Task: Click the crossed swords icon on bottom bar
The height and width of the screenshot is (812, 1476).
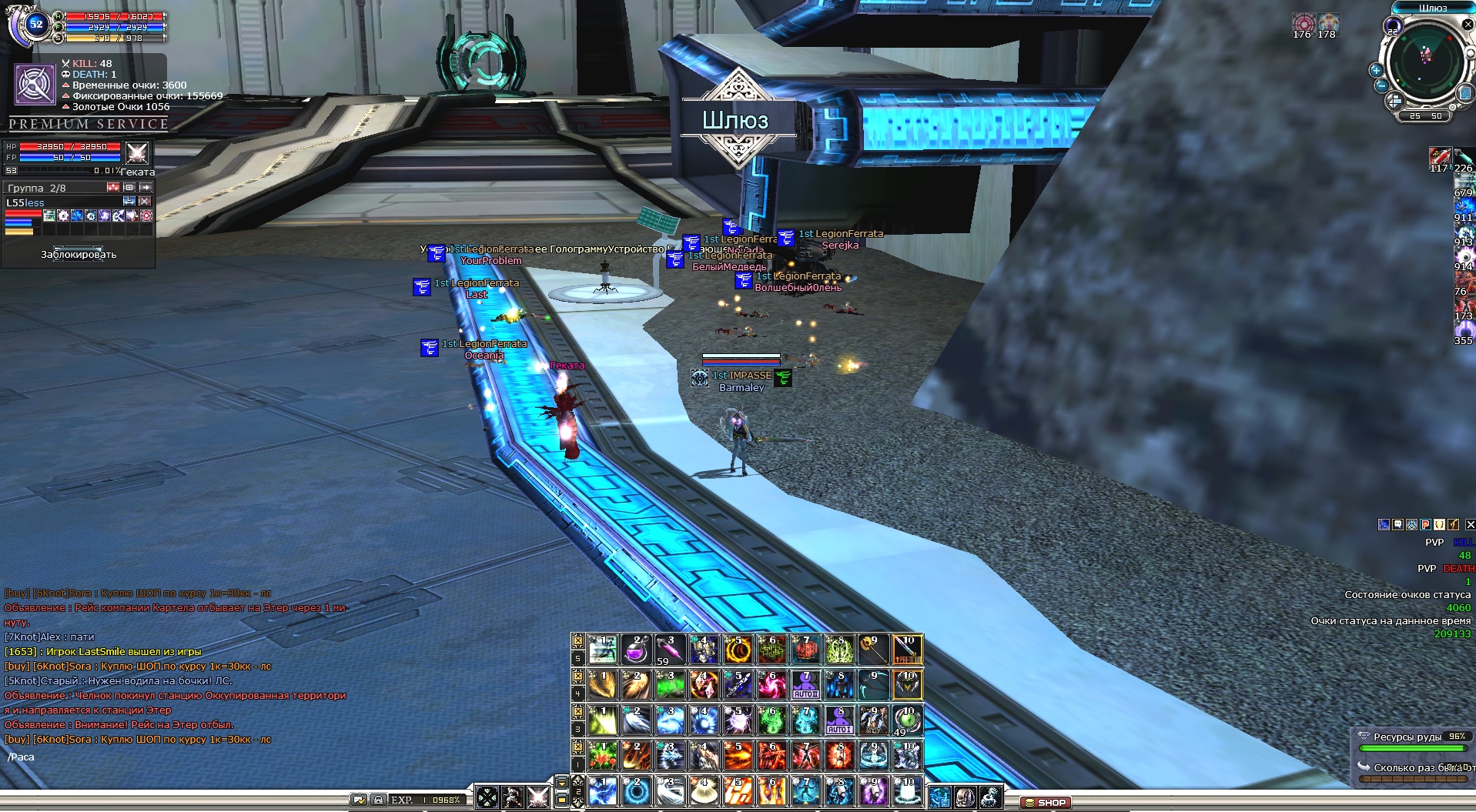Action: (537, 797)
